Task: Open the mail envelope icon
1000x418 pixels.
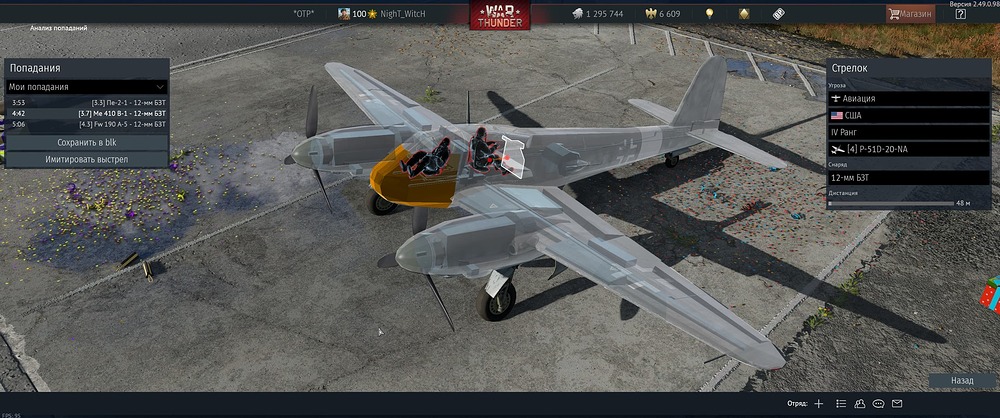Action: (897, 404)
